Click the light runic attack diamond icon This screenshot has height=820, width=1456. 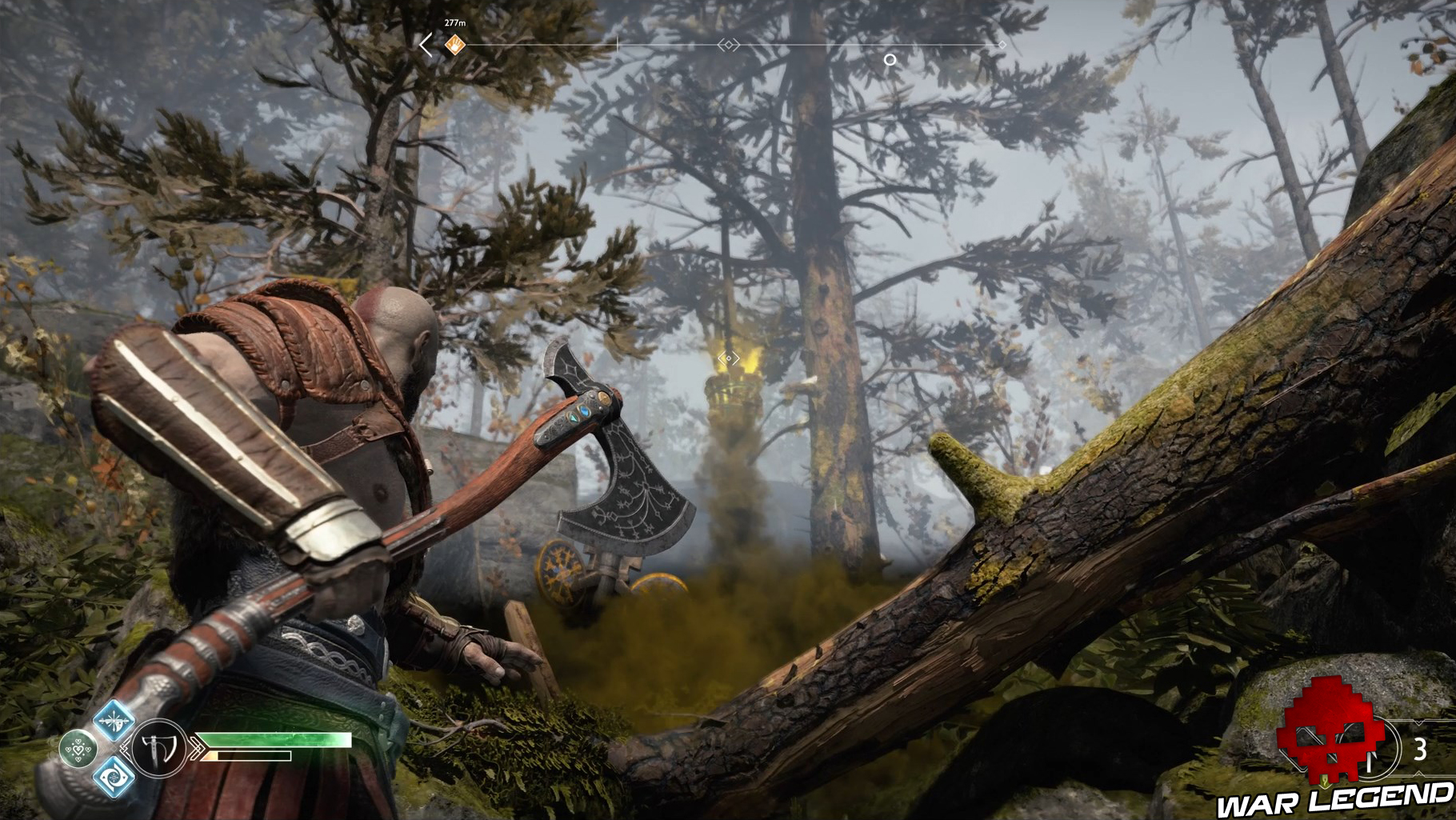tap(116, 722)
